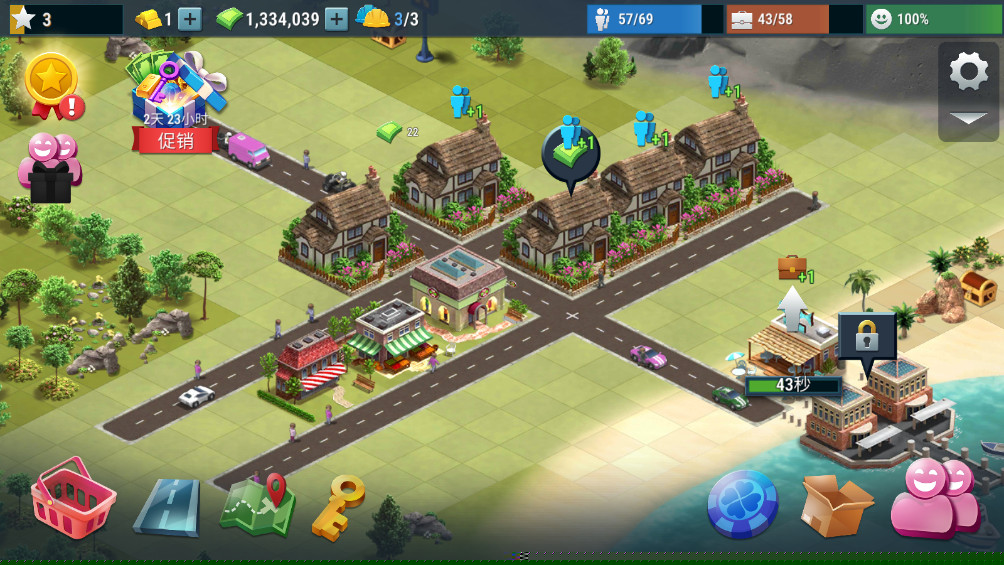Open the cardboard box storage

(836, 505)
